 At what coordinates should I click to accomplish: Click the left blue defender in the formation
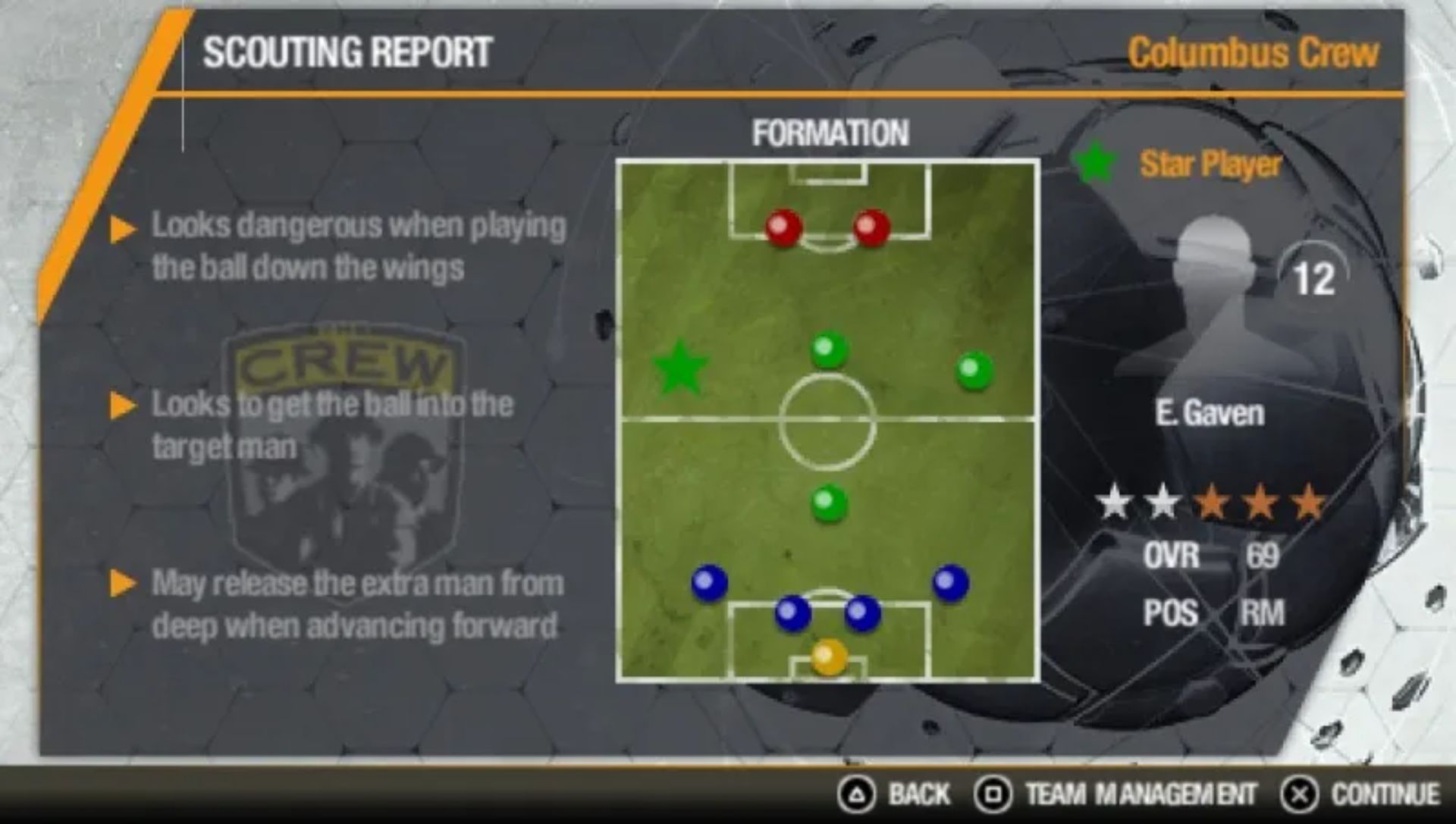[708, 581]
